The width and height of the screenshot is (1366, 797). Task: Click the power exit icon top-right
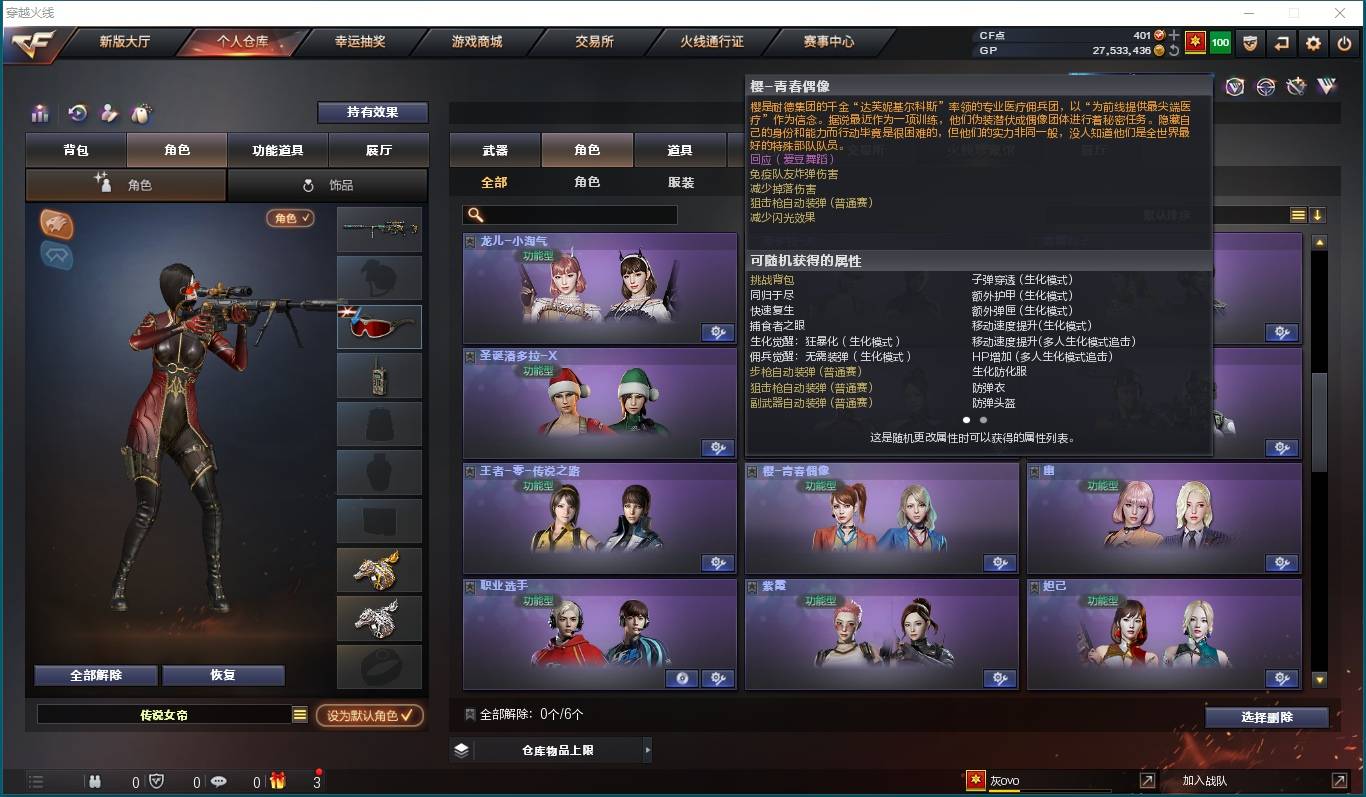tap(1343, 43)
